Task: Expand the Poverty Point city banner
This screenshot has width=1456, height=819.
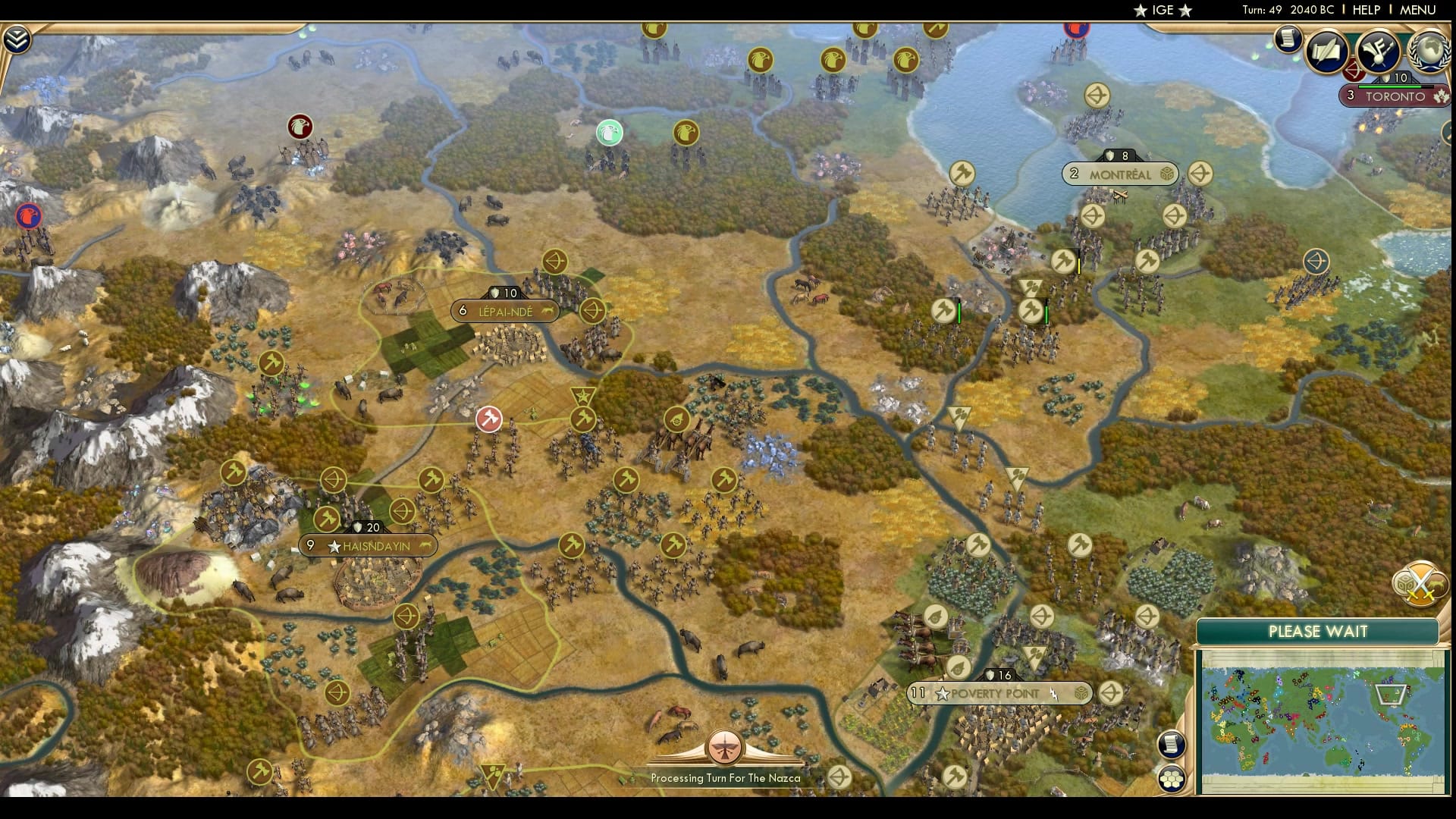Action: 999,692
